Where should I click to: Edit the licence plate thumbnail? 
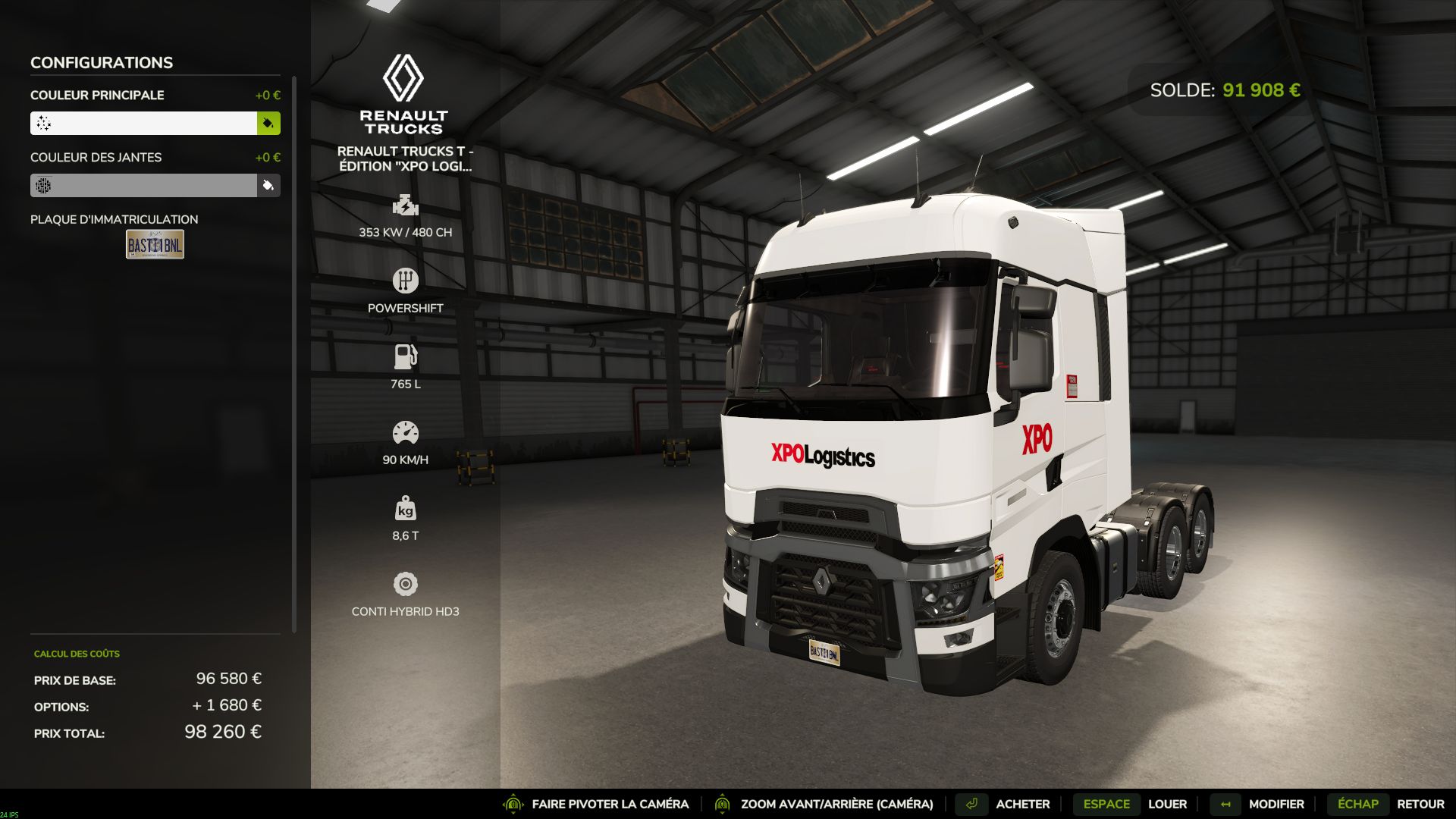pyautogui.click(x=155, y=244)
